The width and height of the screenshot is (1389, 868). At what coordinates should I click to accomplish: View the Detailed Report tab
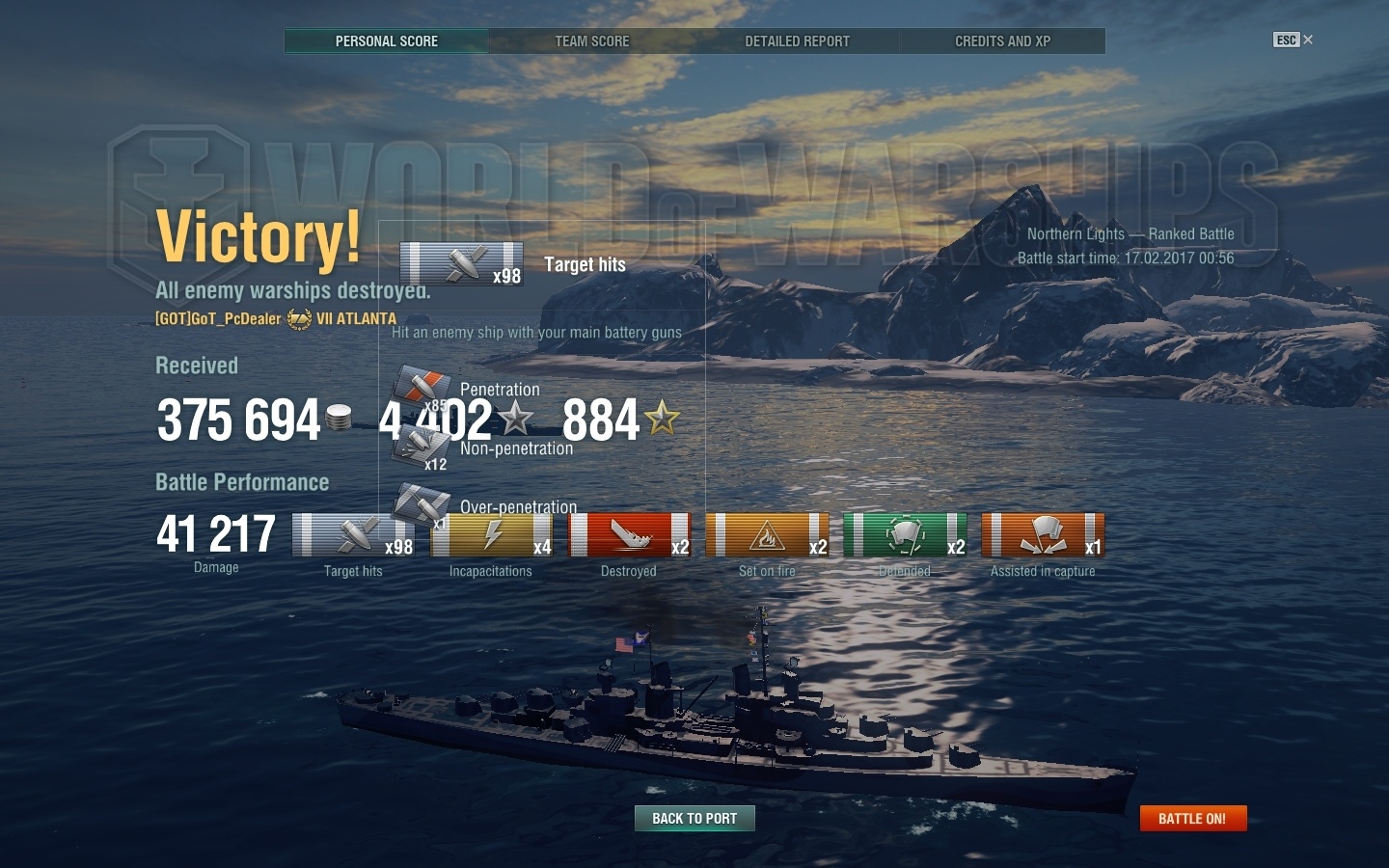click(x=797, y=41)
